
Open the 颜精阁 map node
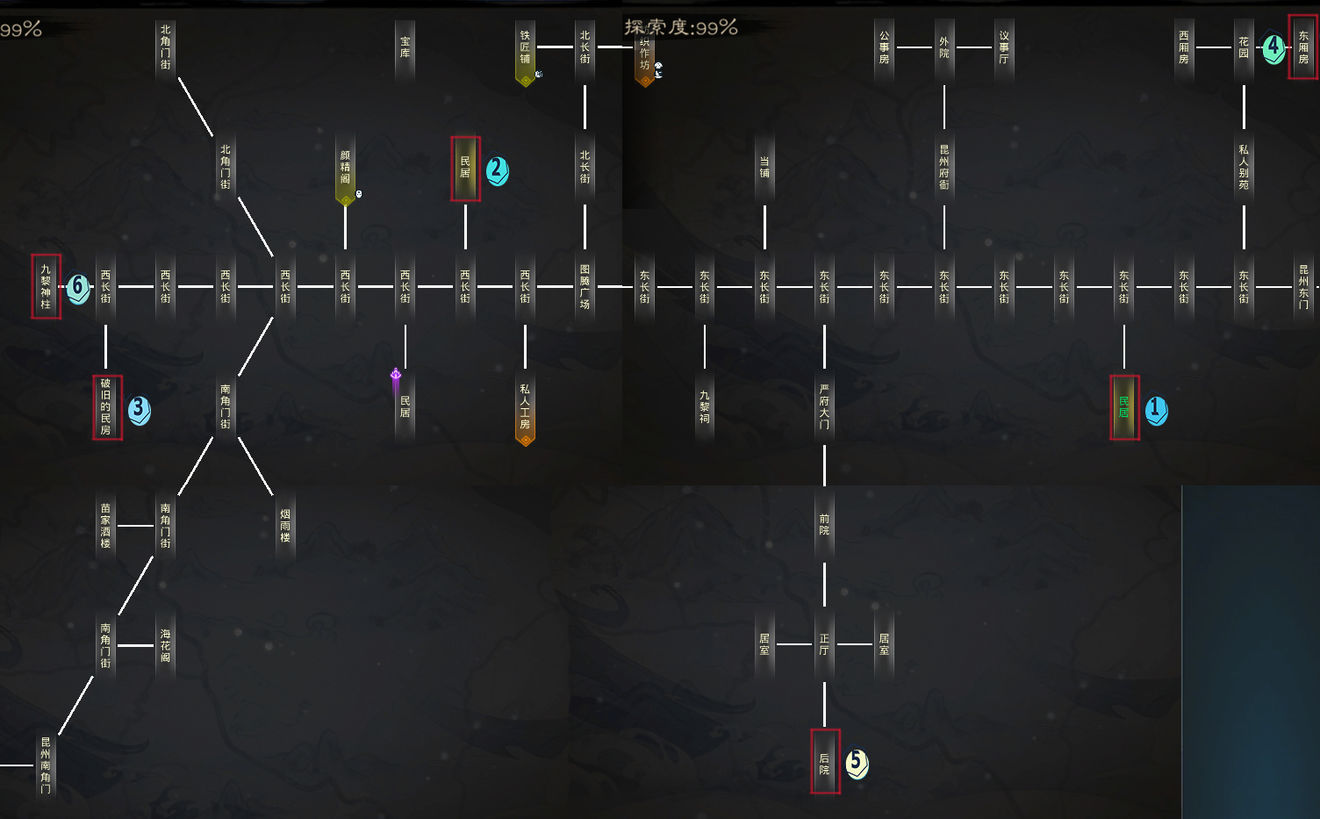coord(345,167)
